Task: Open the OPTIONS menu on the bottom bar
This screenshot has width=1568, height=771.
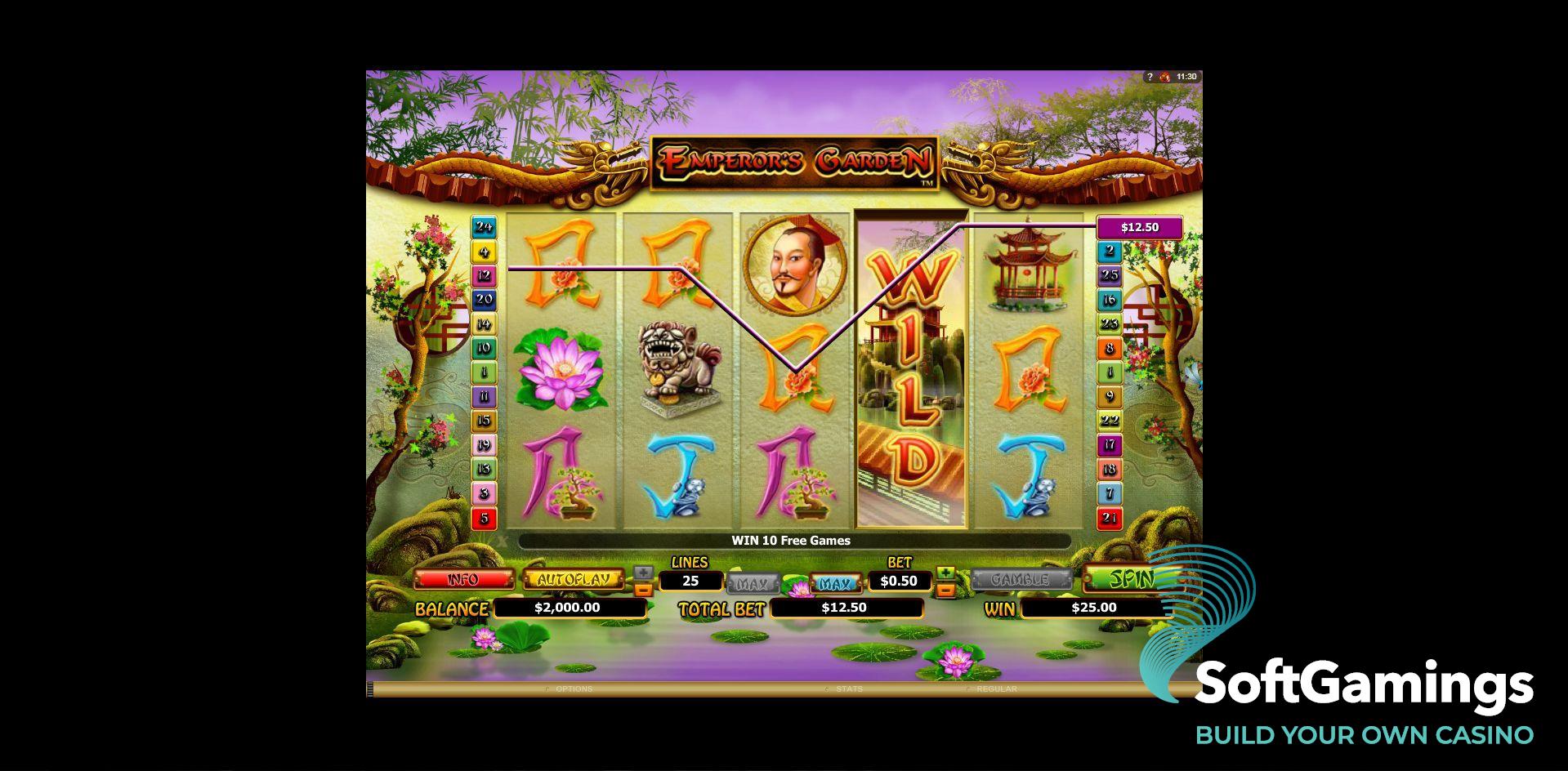Action: pyautogui.click(x=575, y=689)
